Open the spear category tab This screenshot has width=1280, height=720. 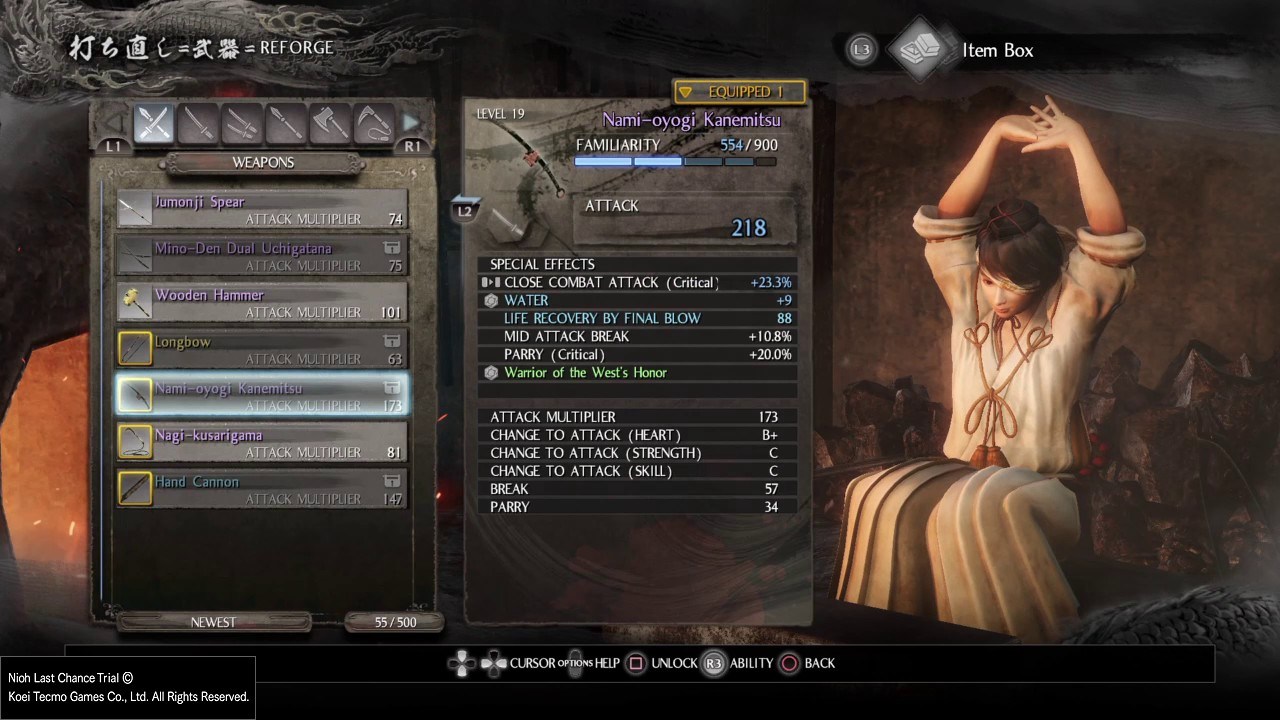pos(286,124)
